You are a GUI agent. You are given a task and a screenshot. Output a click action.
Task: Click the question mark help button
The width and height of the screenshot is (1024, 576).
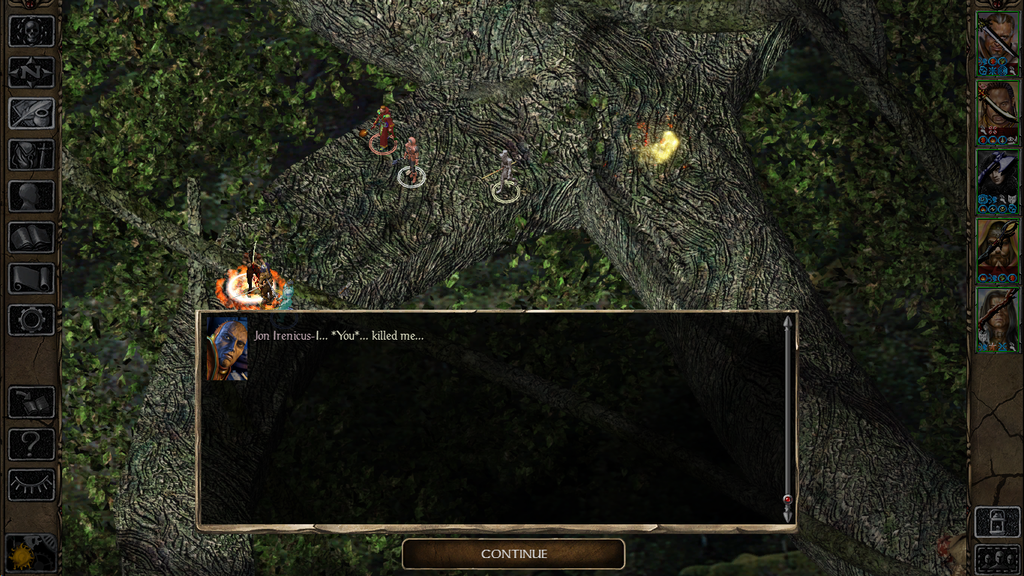coord(31,443)
